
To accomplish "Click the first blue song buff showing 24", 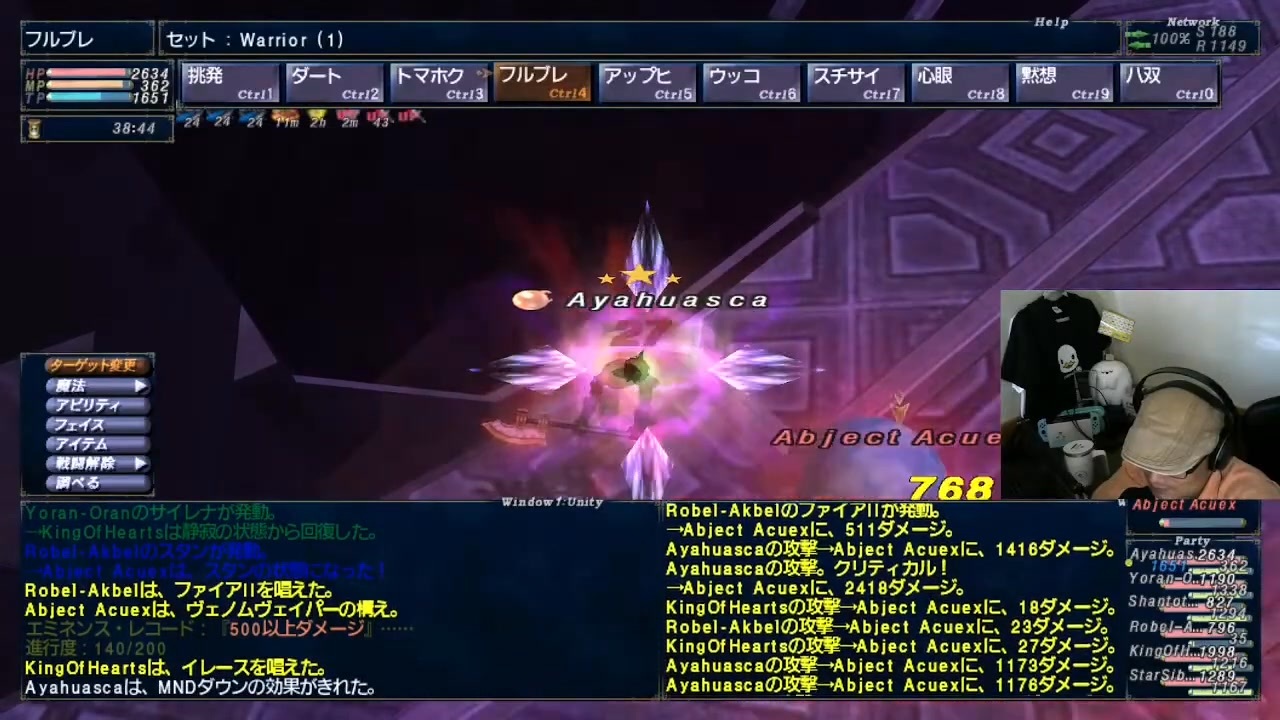I will click(192, 118).
